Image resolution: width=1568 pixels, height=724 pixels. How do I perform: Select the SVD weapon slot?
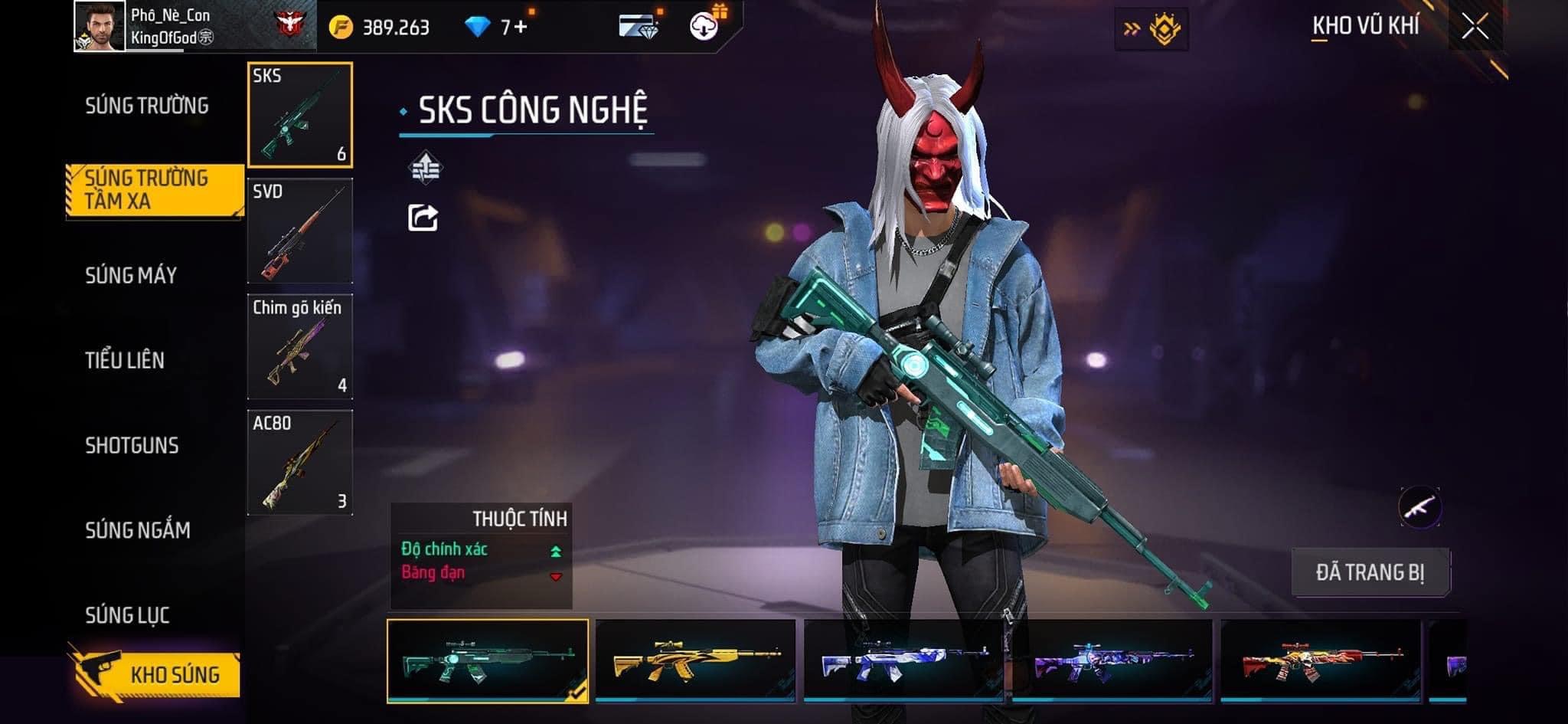[300, 231]
